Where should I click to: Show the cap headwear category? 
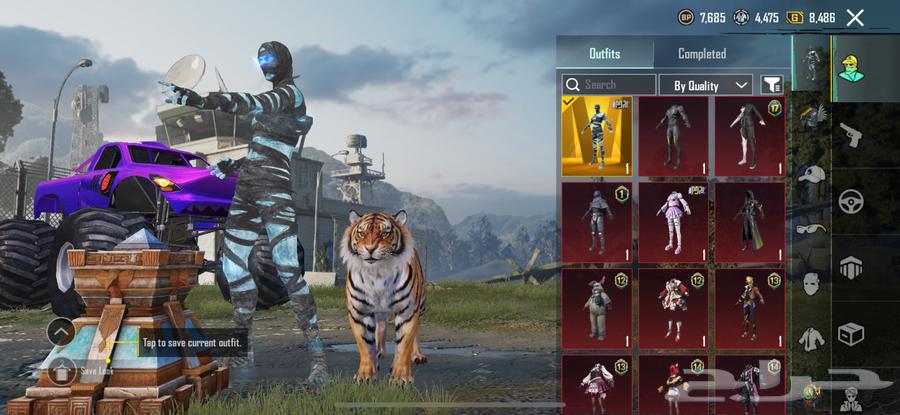(810, 173)
